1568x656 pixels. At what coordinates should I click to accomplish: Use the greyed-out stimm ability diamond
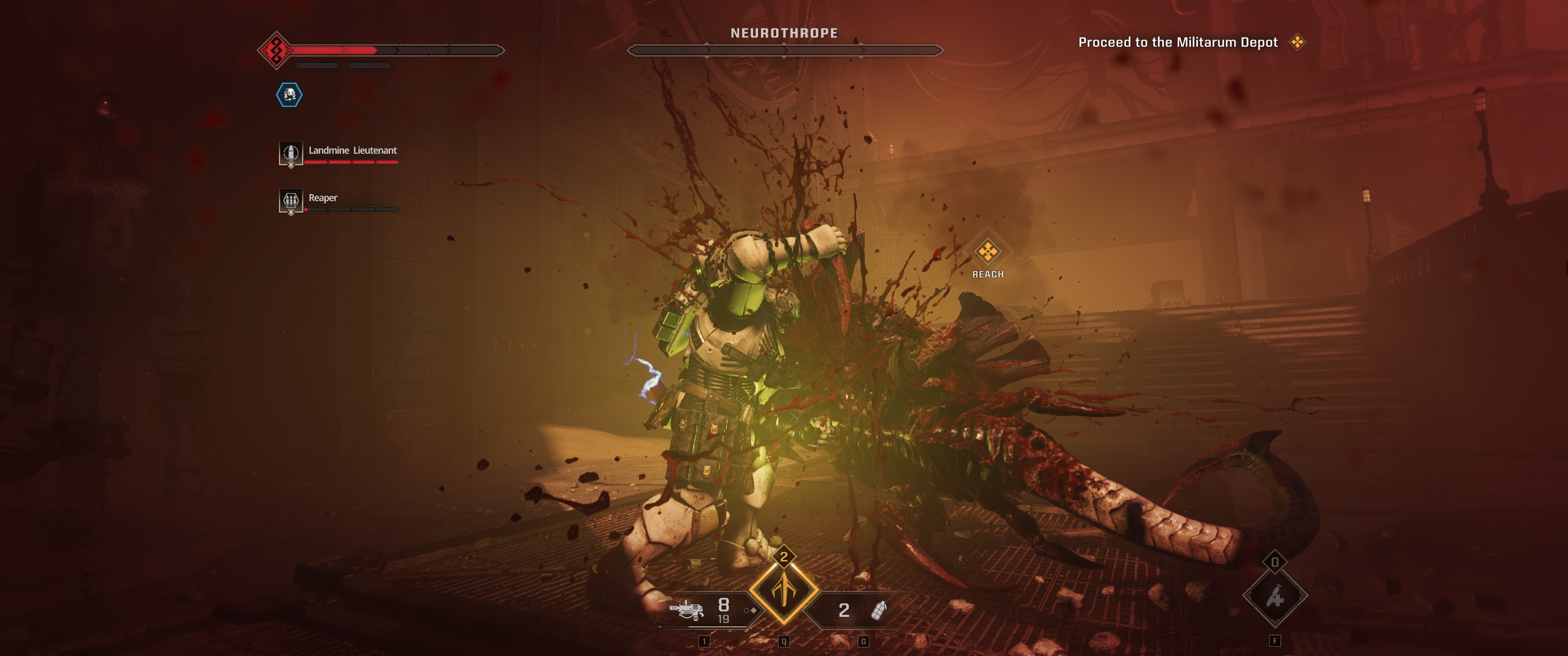click(x=1274, y=596)
